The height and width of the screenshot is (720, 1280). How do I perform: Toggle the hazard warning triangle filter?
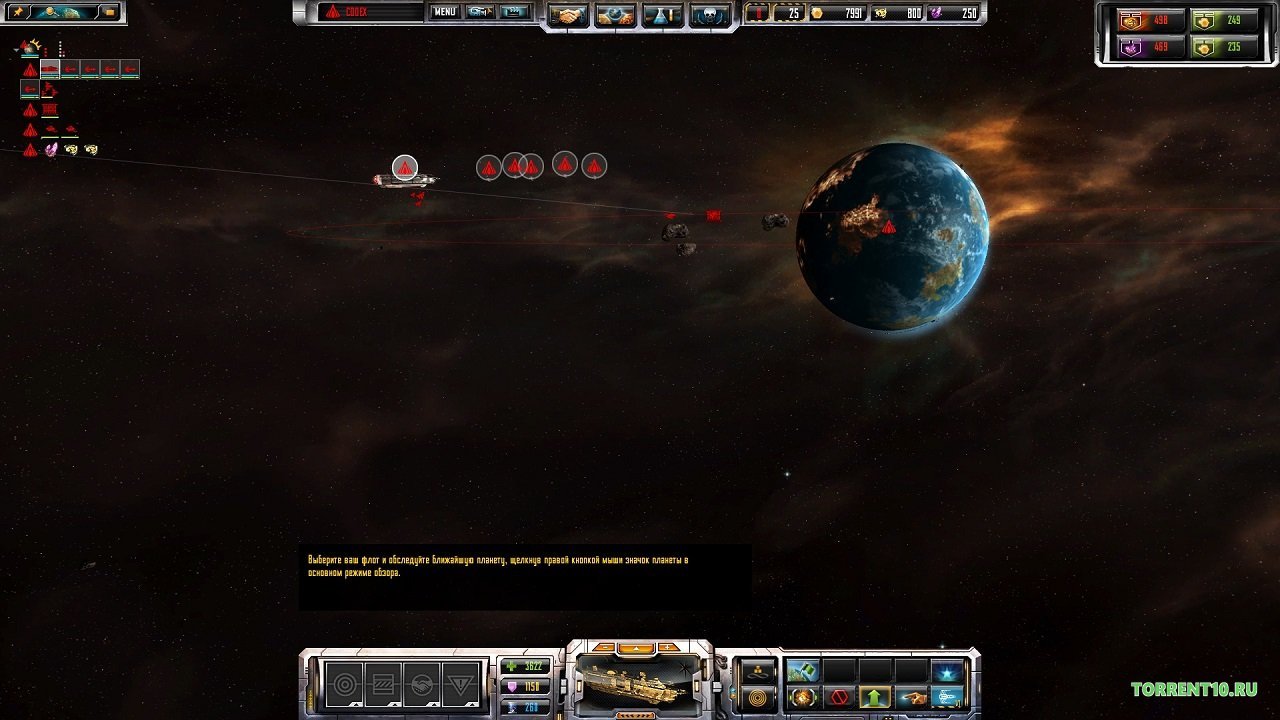coord(461,684)
